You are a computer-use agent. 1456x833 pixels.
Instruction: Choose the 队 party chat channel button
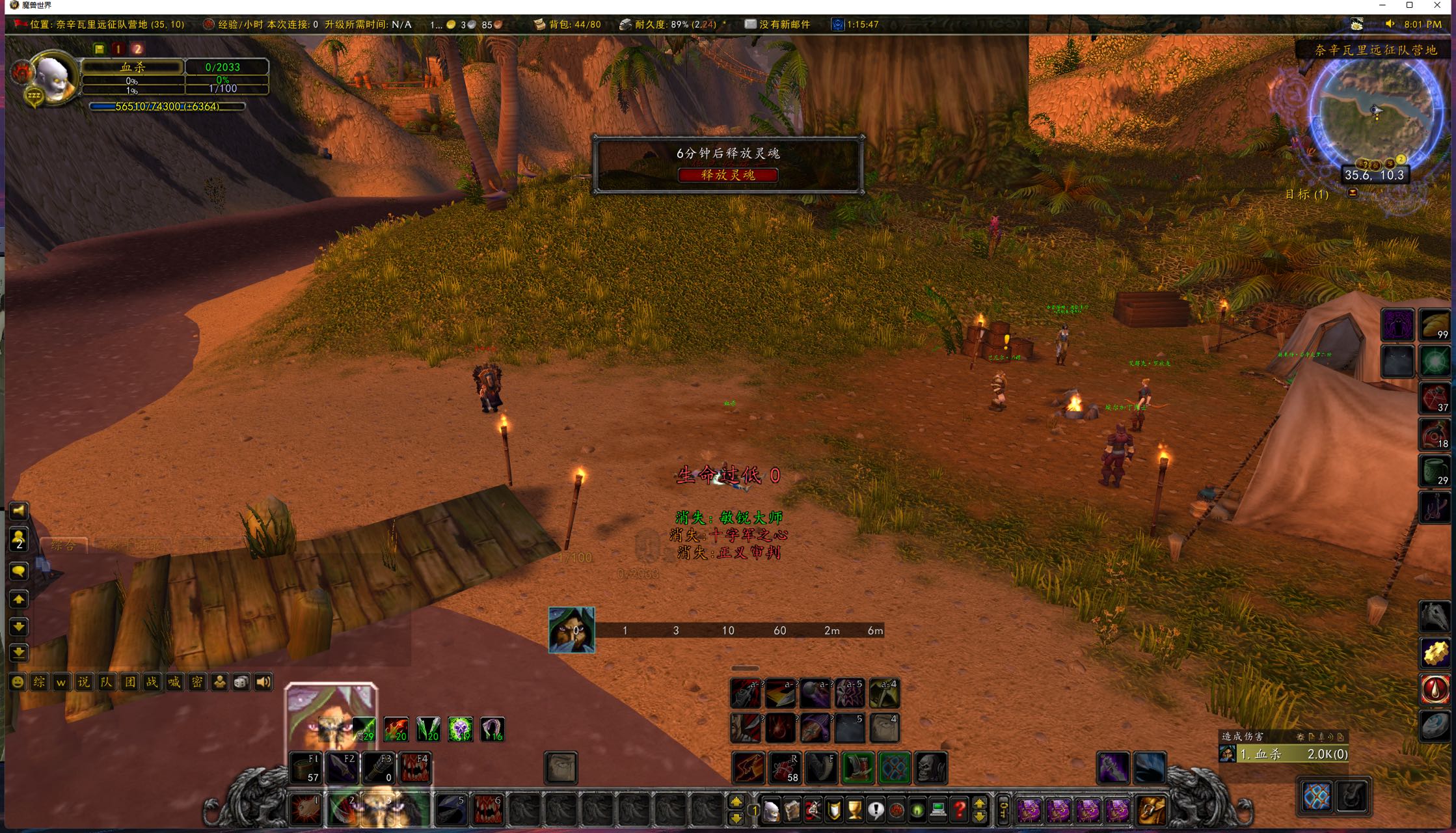pos(107,682)
